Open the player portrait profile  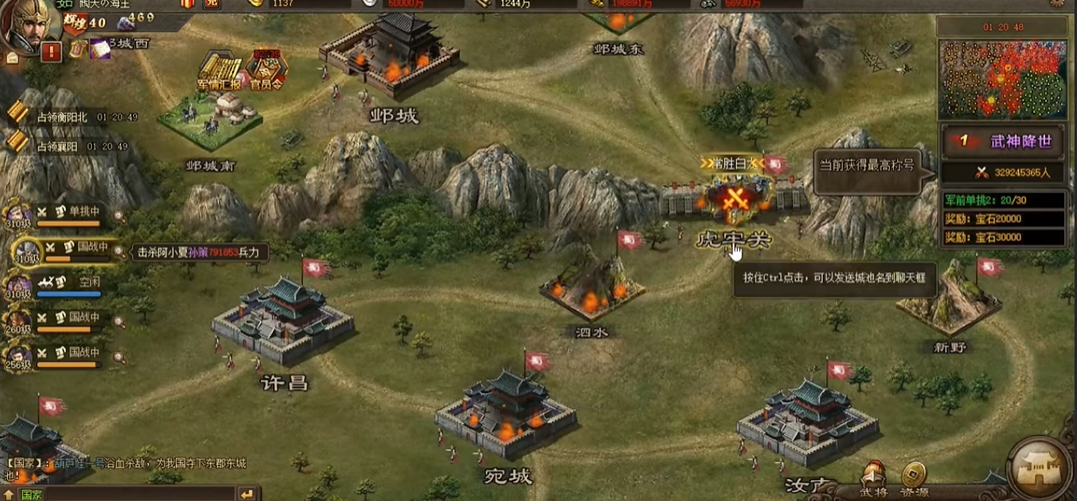[x=27, y=25]
